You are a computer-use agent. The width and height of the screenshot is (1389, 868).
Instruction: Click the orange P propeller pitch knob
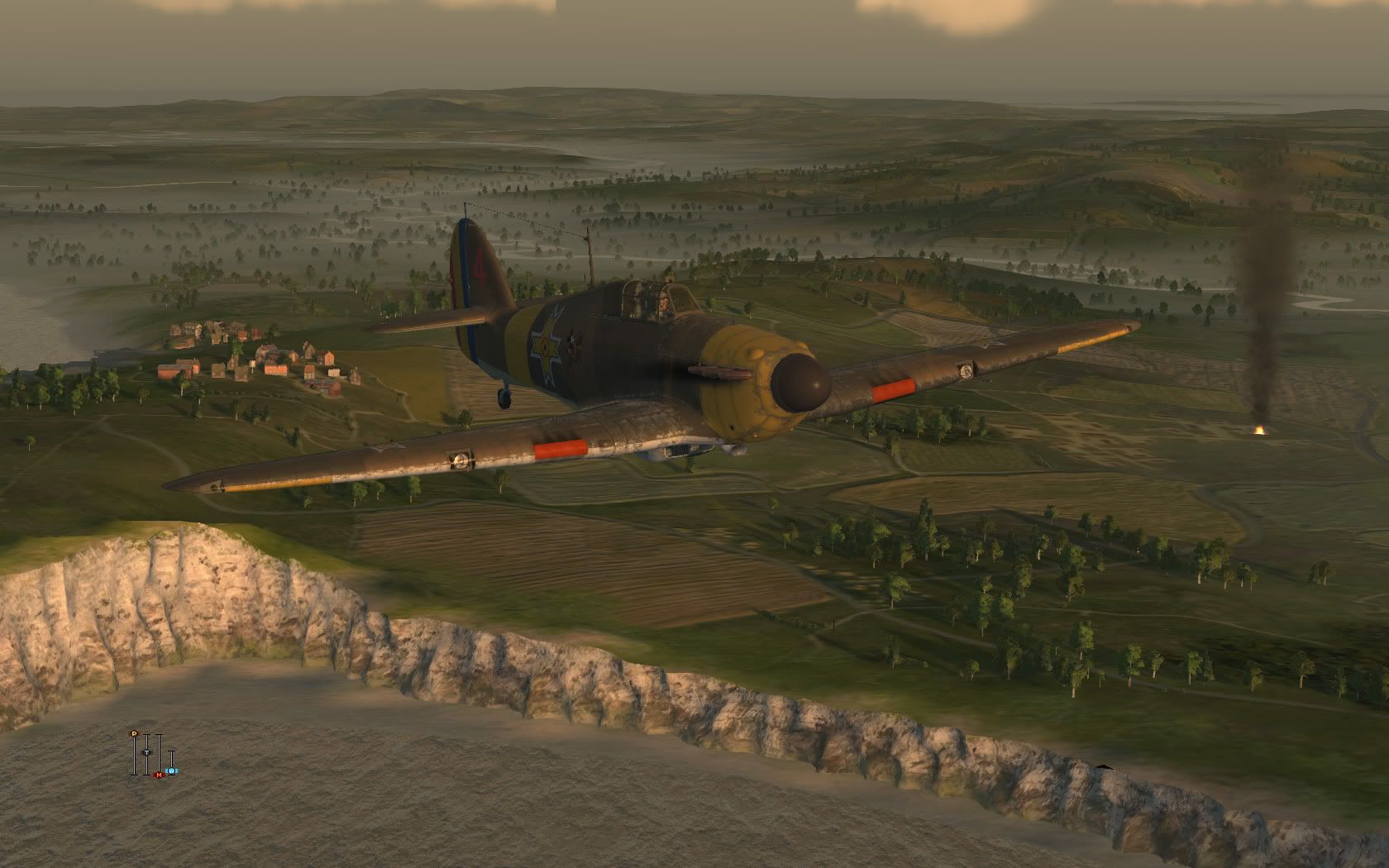(x=133, y=733)
